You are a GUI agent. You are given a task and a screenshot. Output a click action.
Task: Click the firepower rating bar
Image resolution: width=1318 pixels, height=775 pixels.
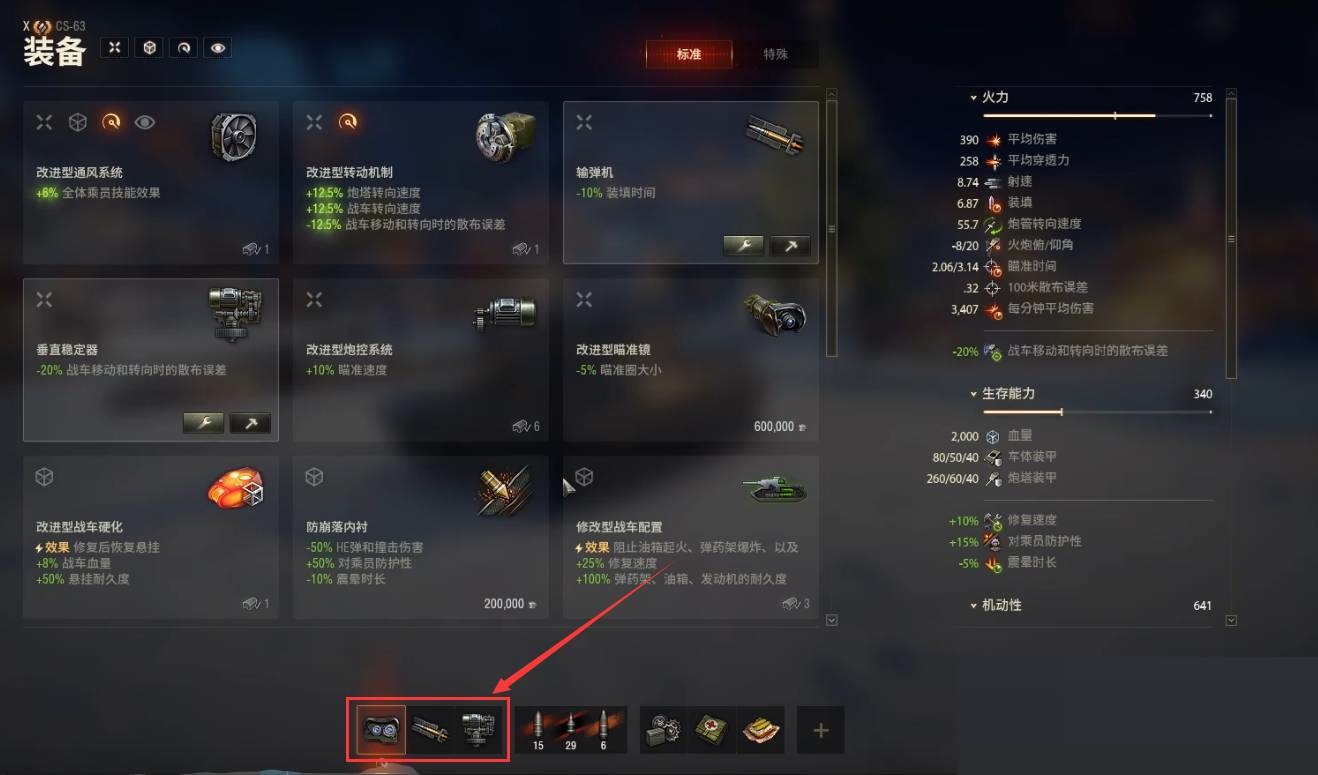(1090, 113)
